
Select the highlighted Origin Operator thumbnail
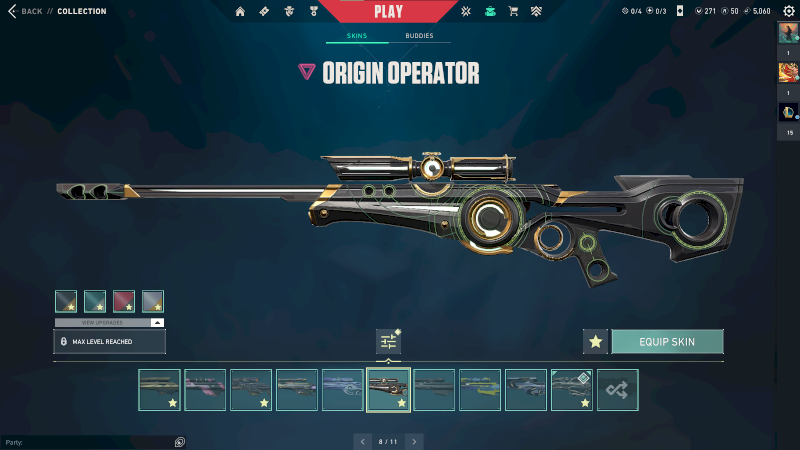pos(388,390)
